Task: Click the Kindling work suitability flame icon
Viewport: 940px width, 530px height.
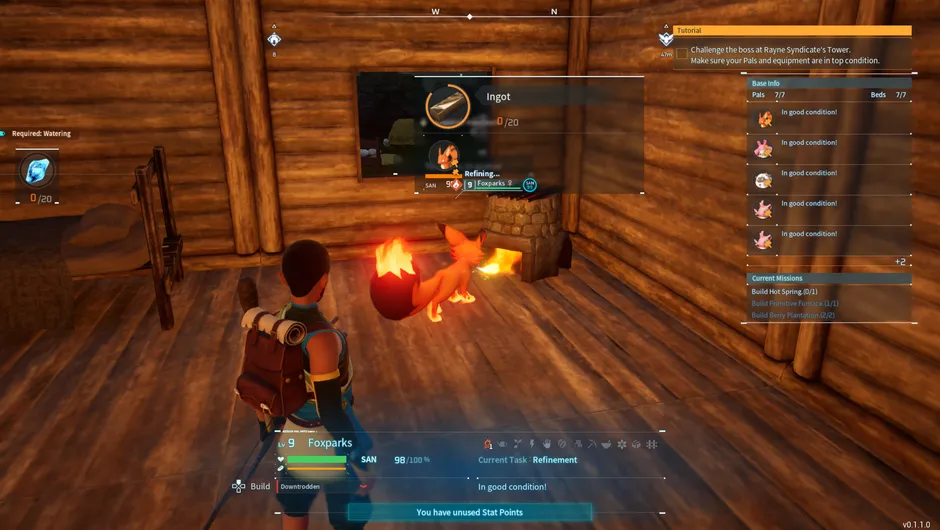Action: 488,444
